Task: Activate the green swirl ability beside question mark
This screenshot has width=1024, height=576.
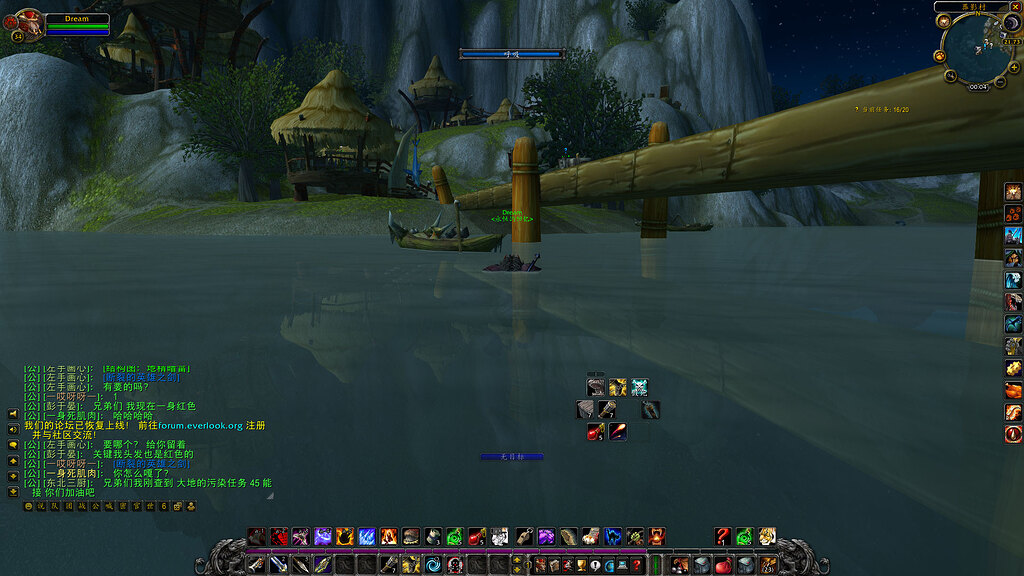Action: pos(745,536)
